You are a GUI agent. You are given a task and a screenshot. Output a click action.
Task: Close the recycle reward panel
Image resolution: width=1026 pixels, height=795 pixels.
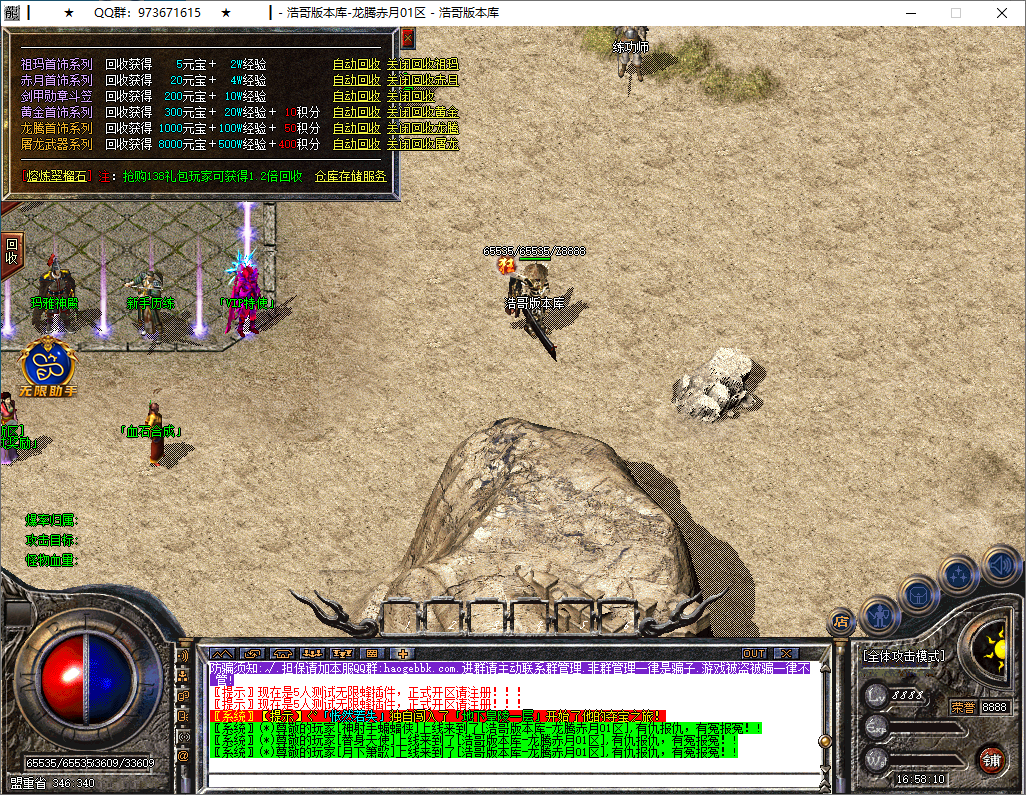click(407, 38)
